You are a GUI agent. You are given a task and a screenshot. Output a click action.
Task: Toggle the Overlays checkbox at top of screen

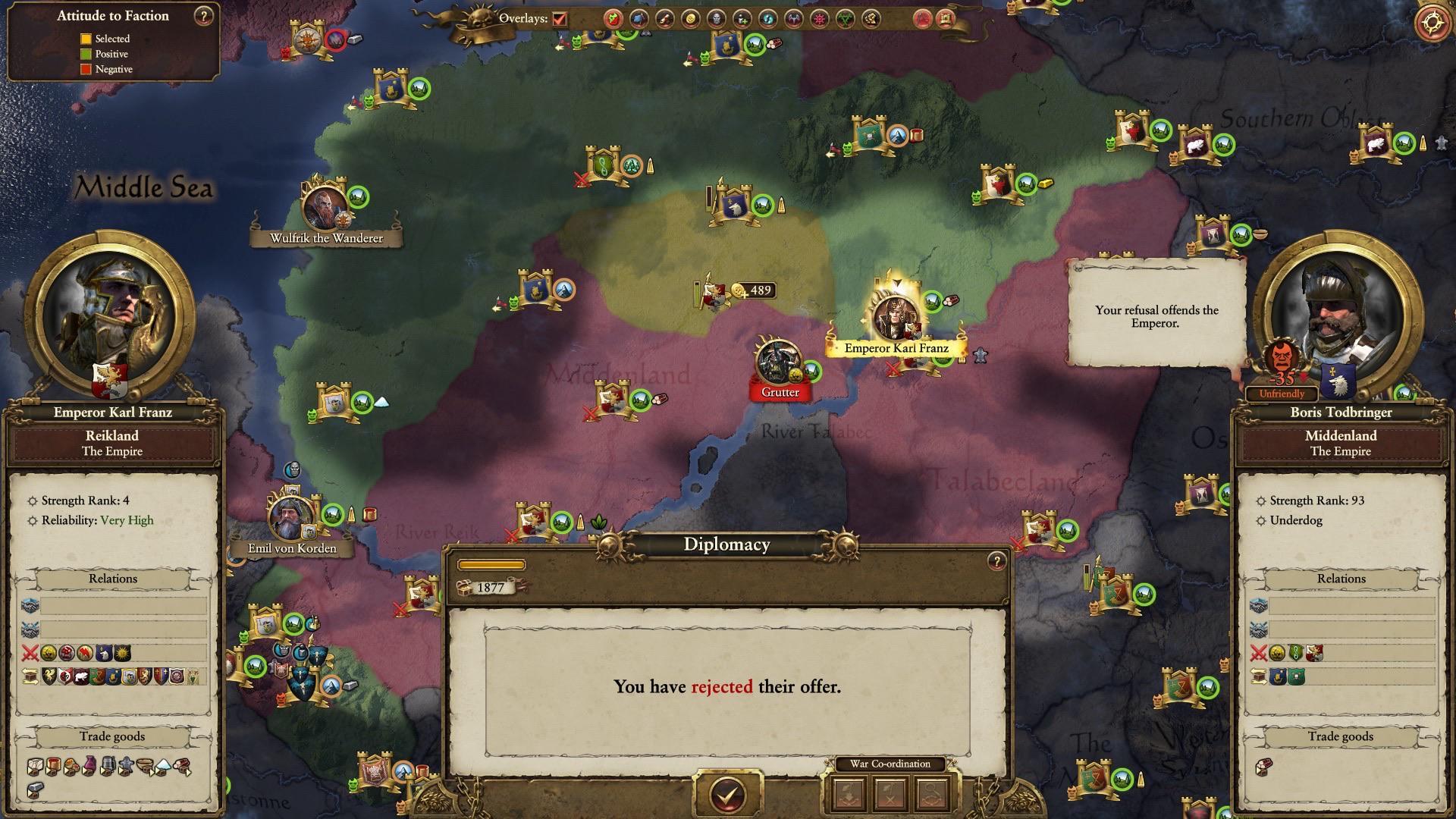(559, 17)
